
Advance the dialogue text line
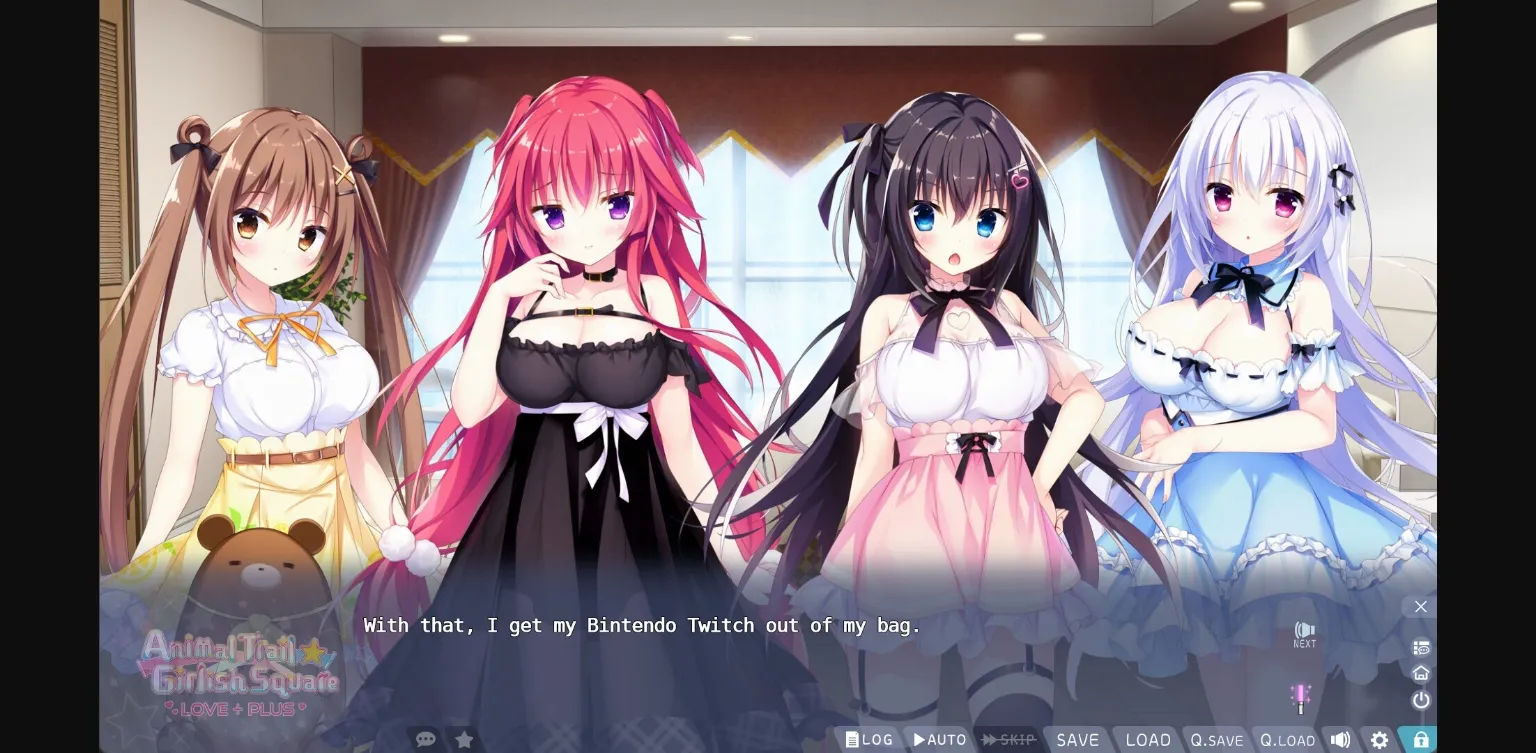[x=640, y=625]
